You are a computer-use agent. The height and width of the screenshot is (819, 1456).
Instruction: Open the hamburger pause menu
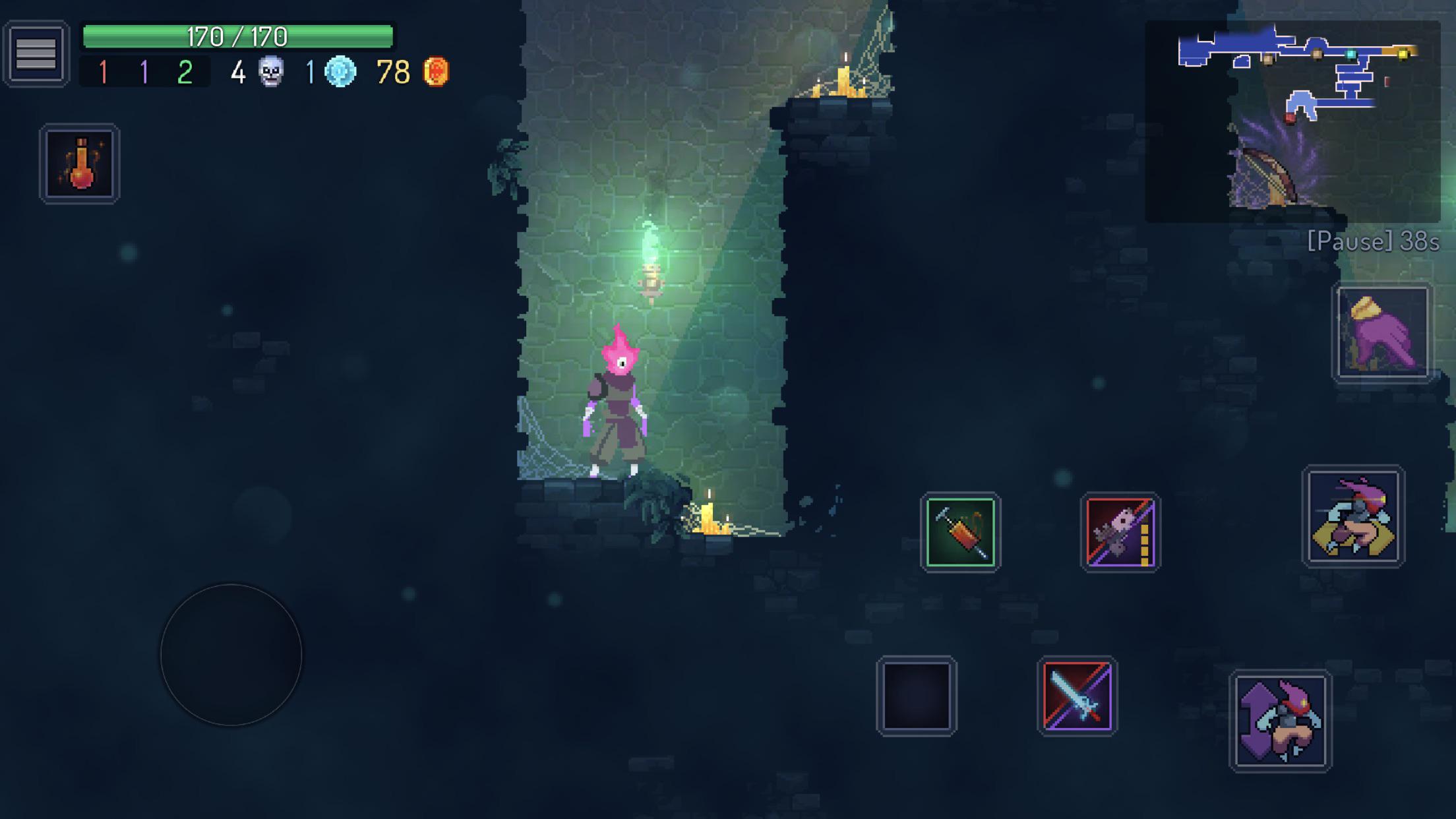point(36,53)
